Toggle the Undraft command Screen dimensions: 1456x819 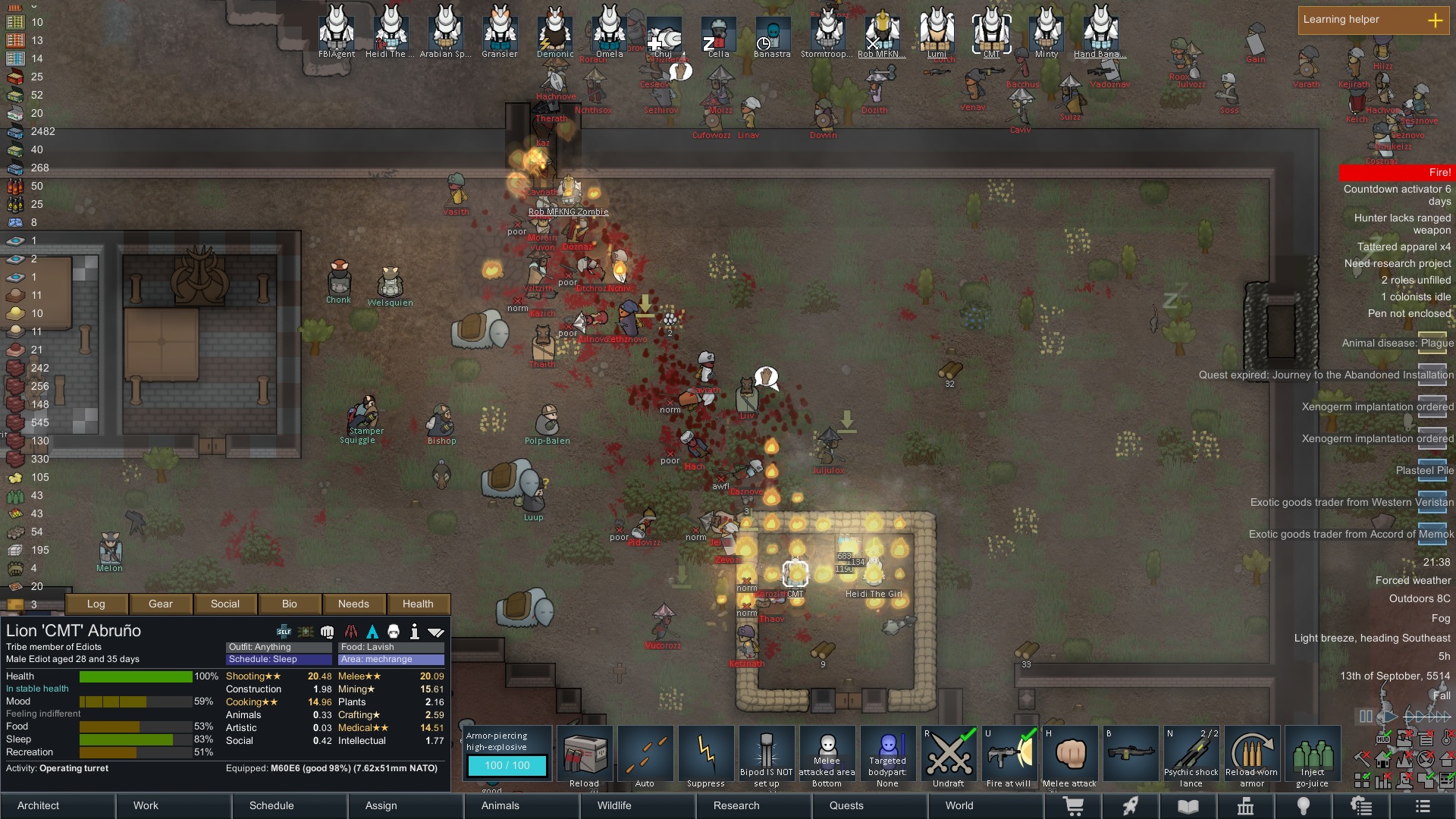pos(949,756)
